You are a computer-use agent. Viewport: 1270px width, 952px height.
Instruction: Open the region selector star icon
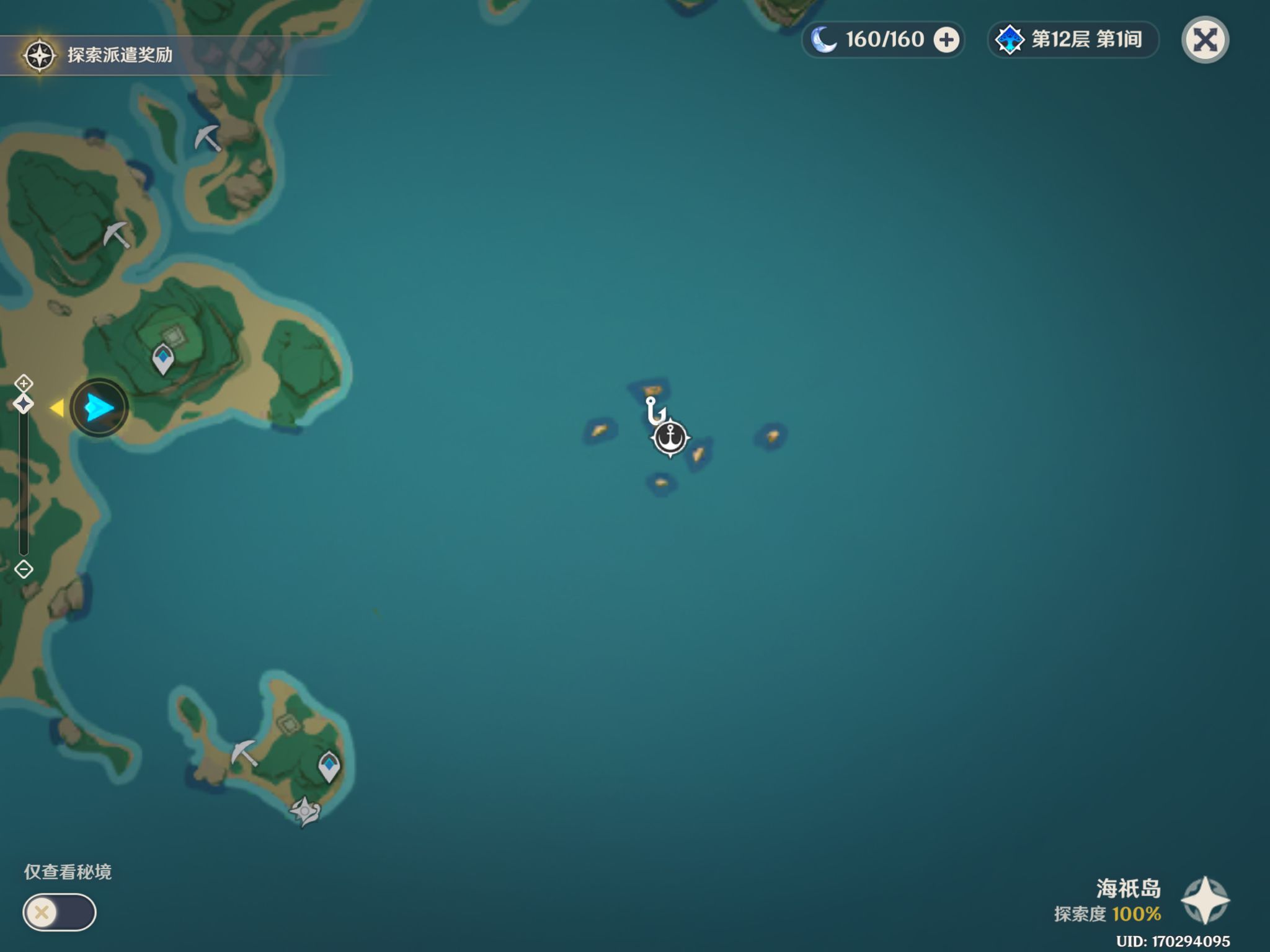point(1204,900)
